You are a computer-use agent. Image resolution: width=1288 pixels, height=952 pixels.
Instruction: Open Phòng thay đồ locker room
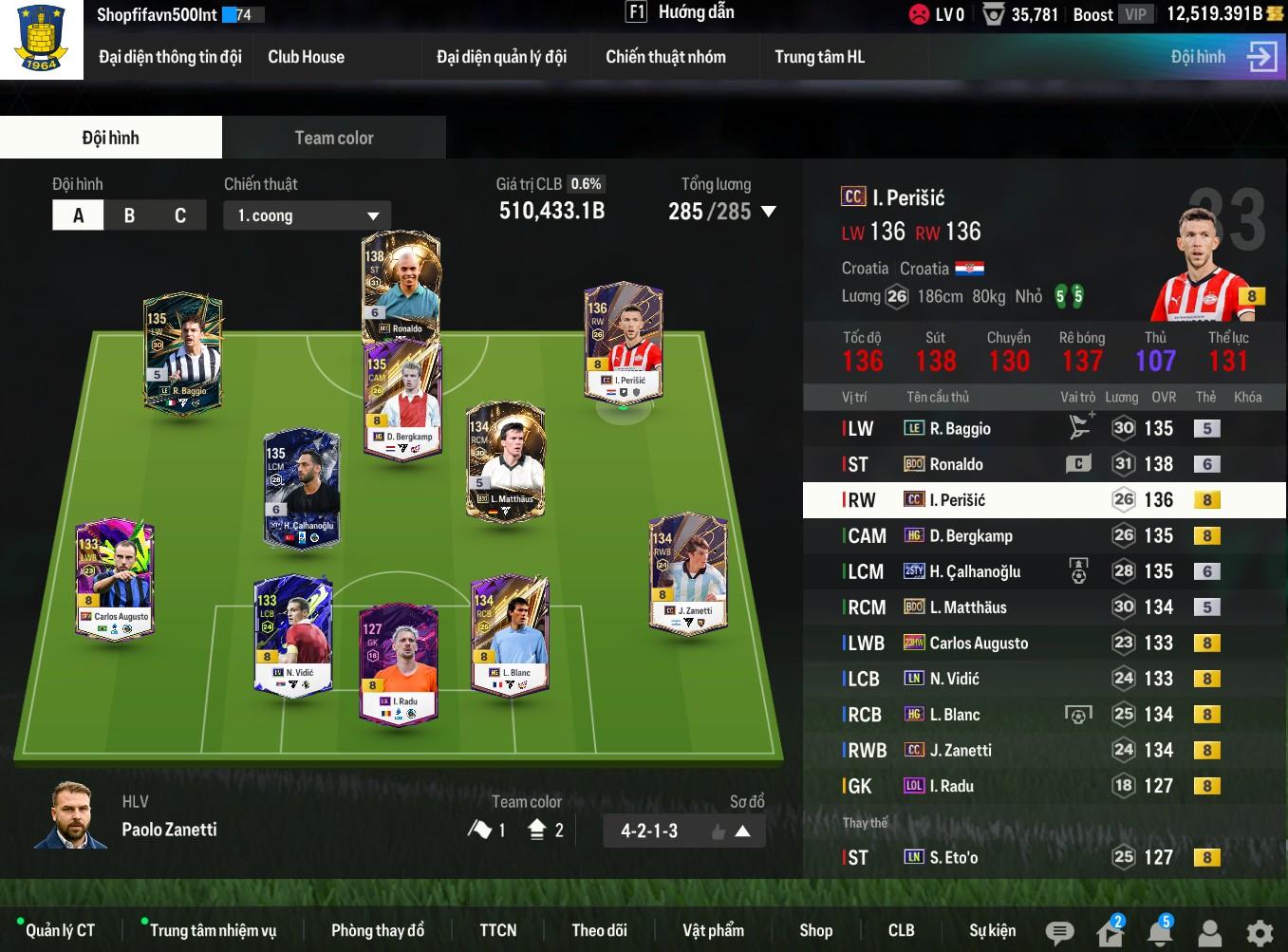[377, 930]
